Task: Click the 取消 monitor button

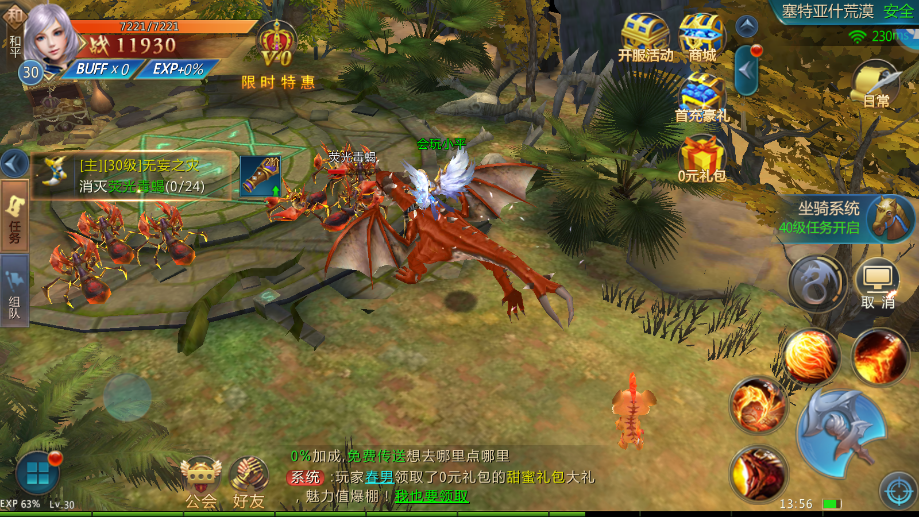Action: (x=877, y=284)
